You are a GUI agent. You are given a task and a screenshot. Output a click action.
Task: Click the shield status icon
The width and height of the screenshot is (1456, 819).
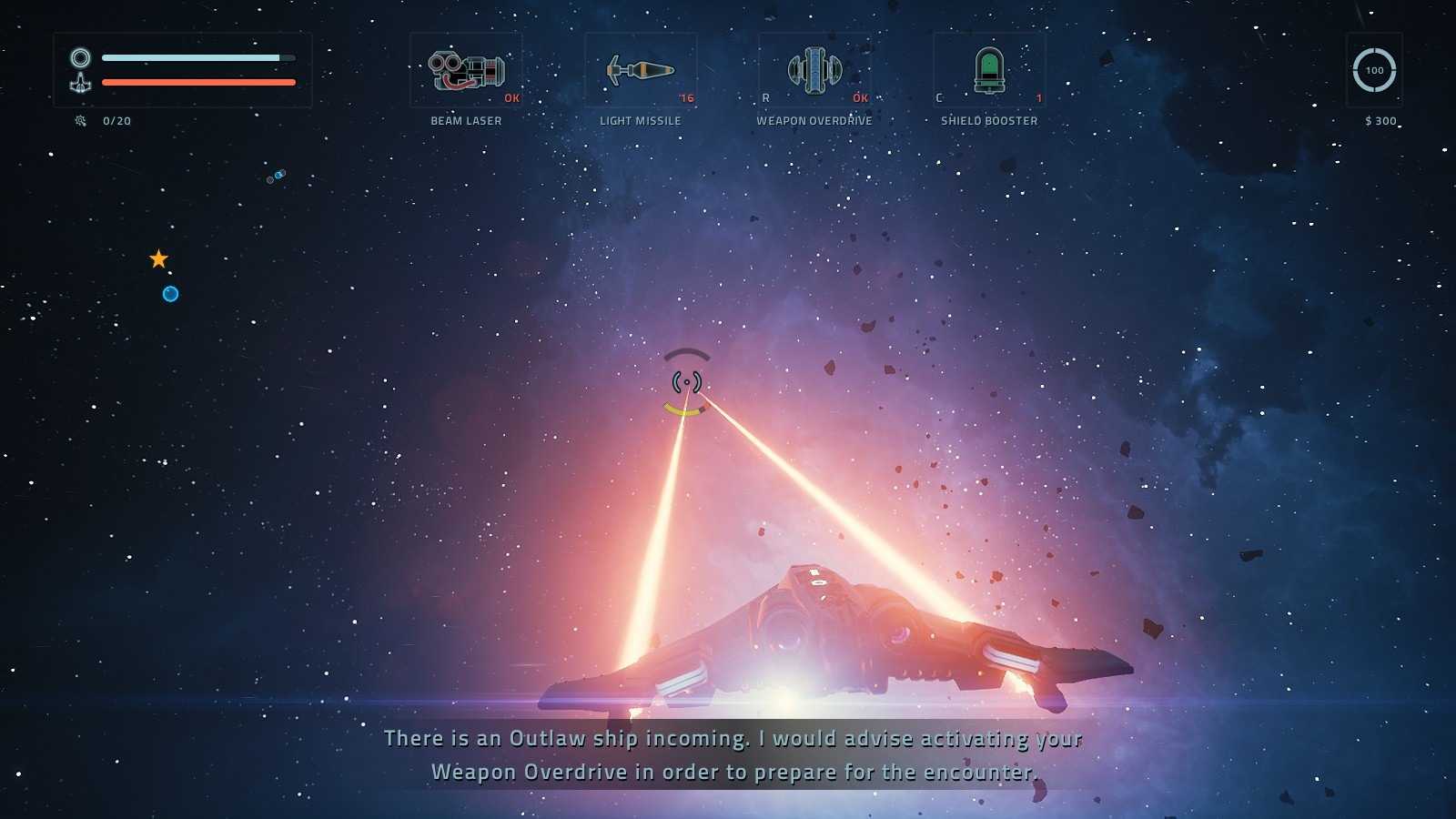(81, 57)
